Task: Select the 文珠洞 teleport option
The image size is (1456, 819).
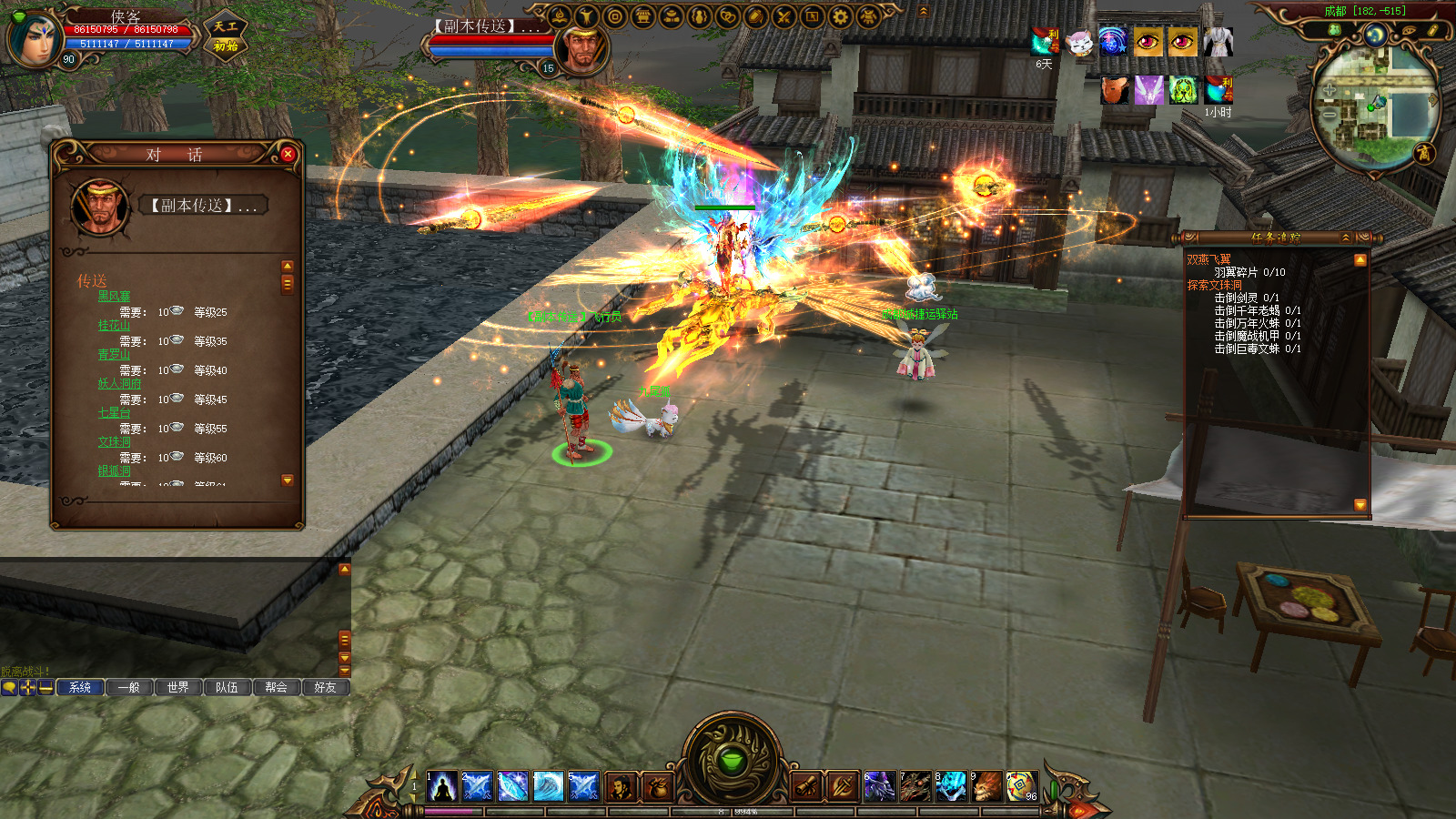Action: tap(115, 442)
